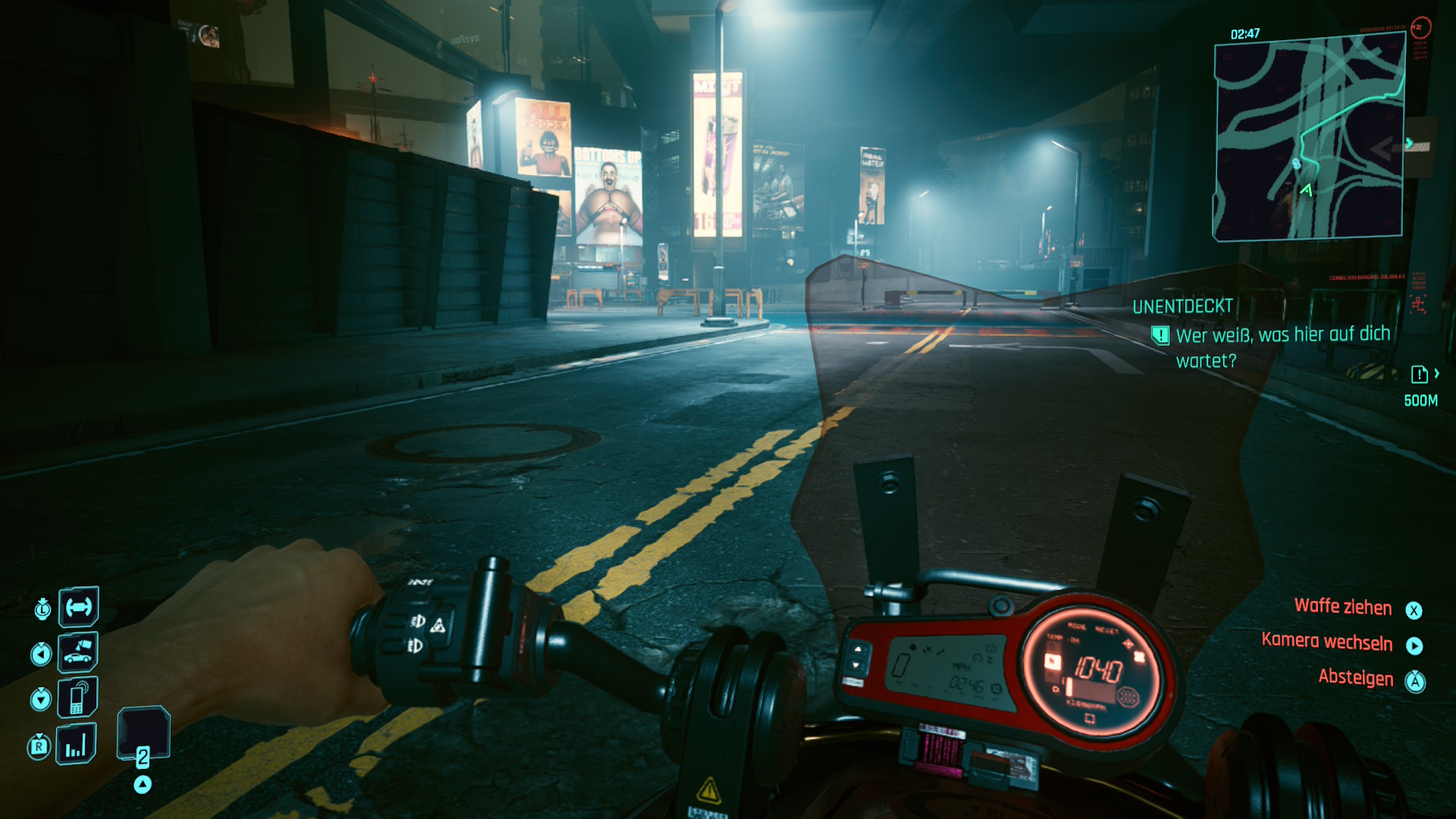Open the bar-chart quick-access icon

tap(76, 743)
